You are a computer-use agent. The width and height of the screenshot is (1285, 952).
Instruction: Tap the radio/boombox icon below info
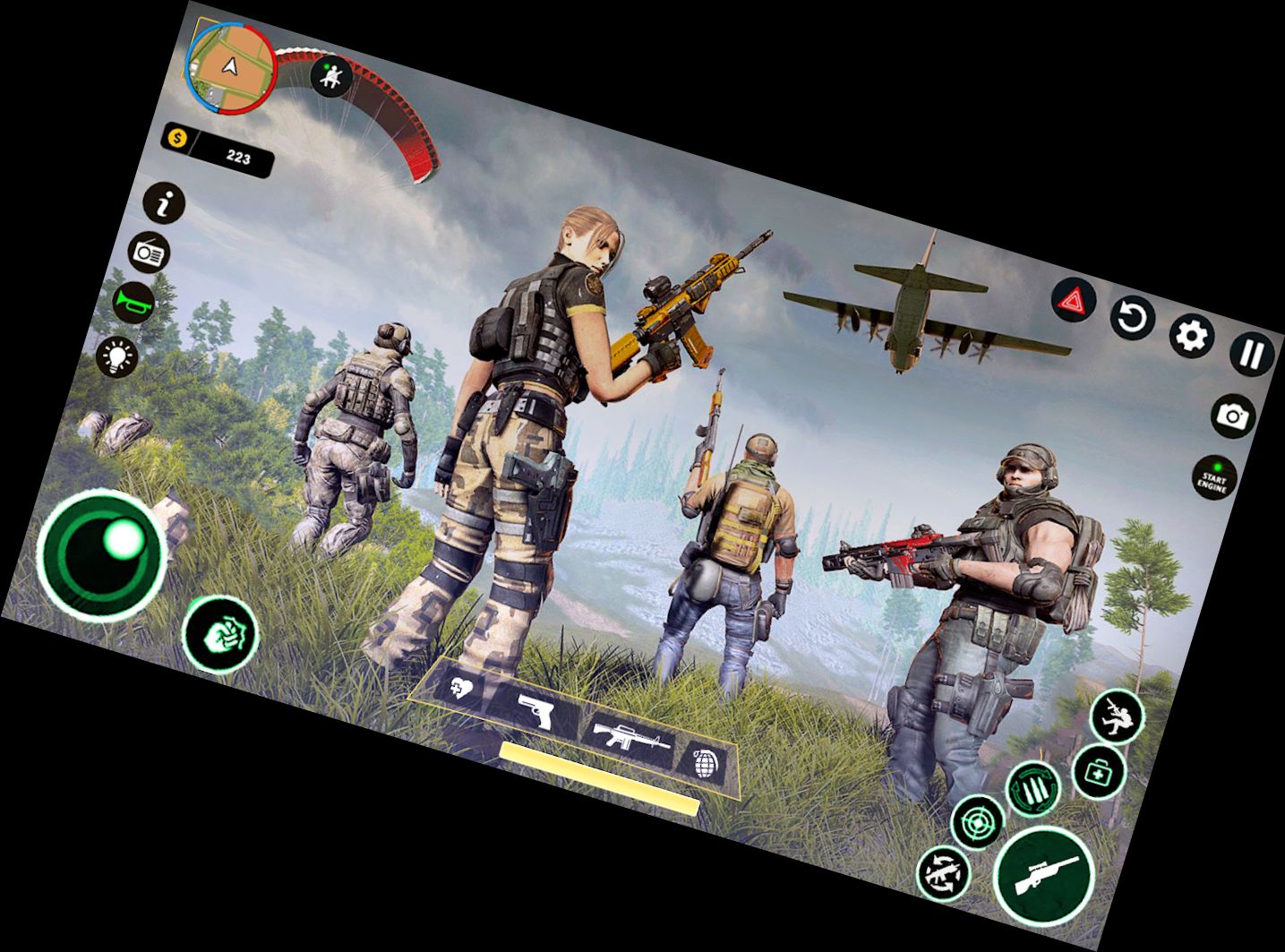coord(150,253)
